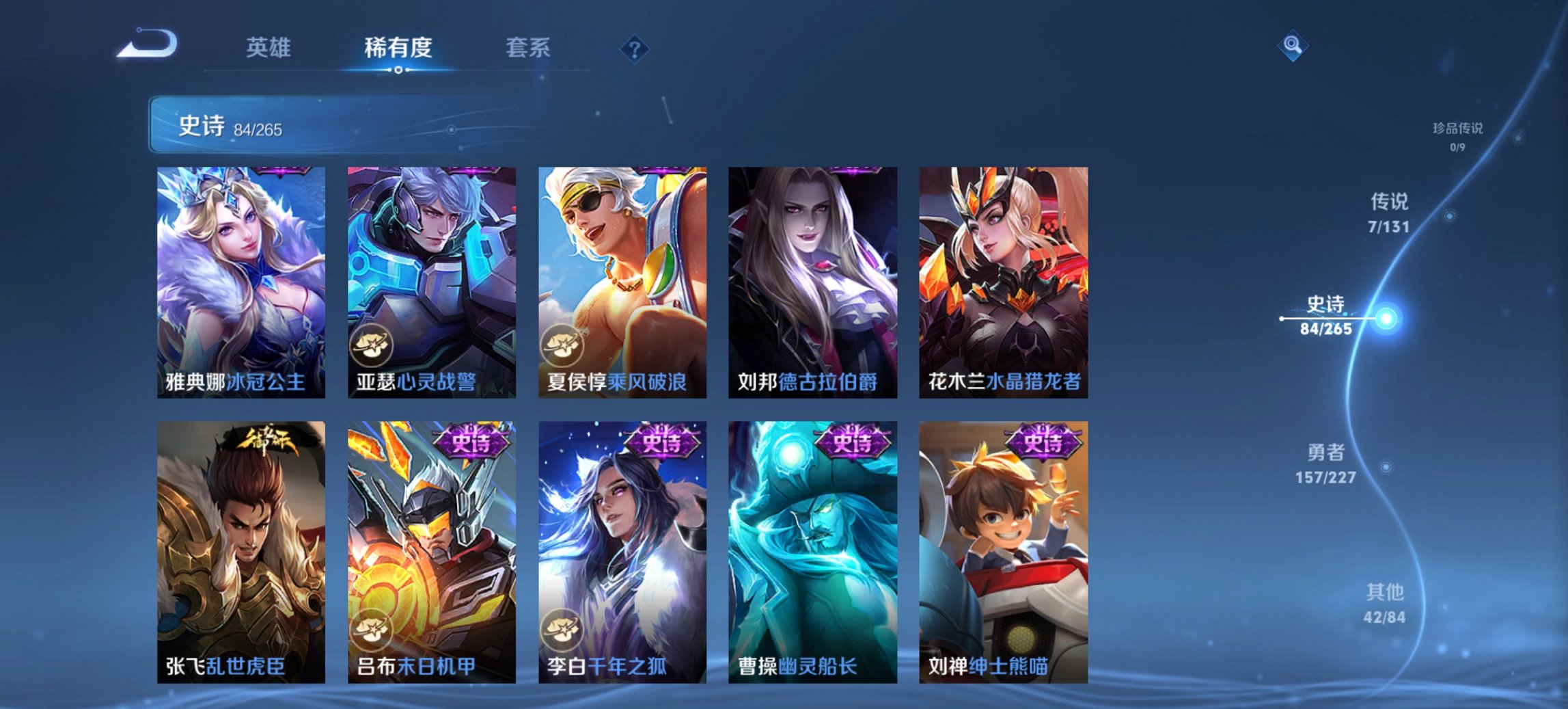Switch to the 套系 tab

coord(527,48)
